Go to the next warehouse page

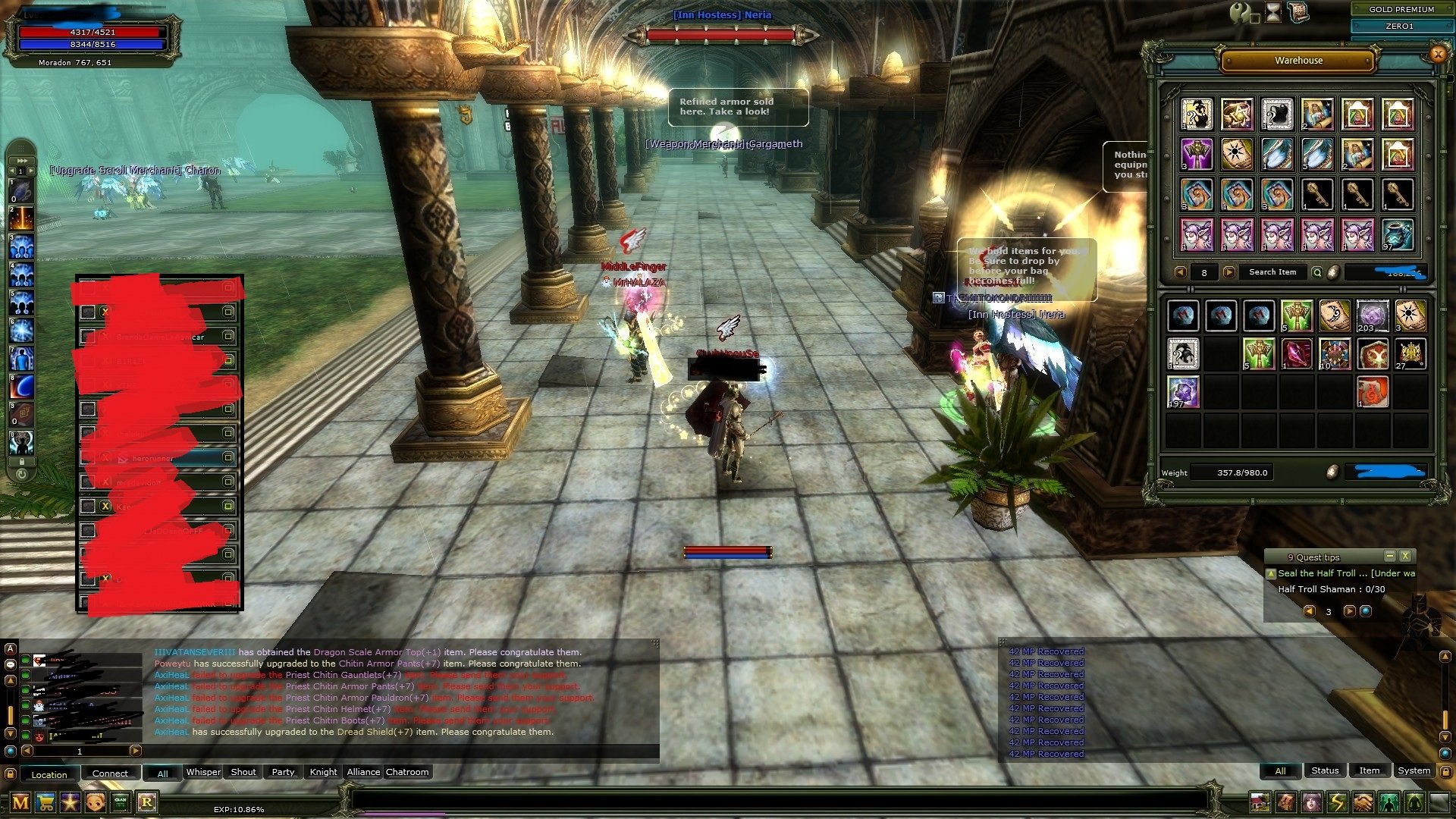point(1229,272)
